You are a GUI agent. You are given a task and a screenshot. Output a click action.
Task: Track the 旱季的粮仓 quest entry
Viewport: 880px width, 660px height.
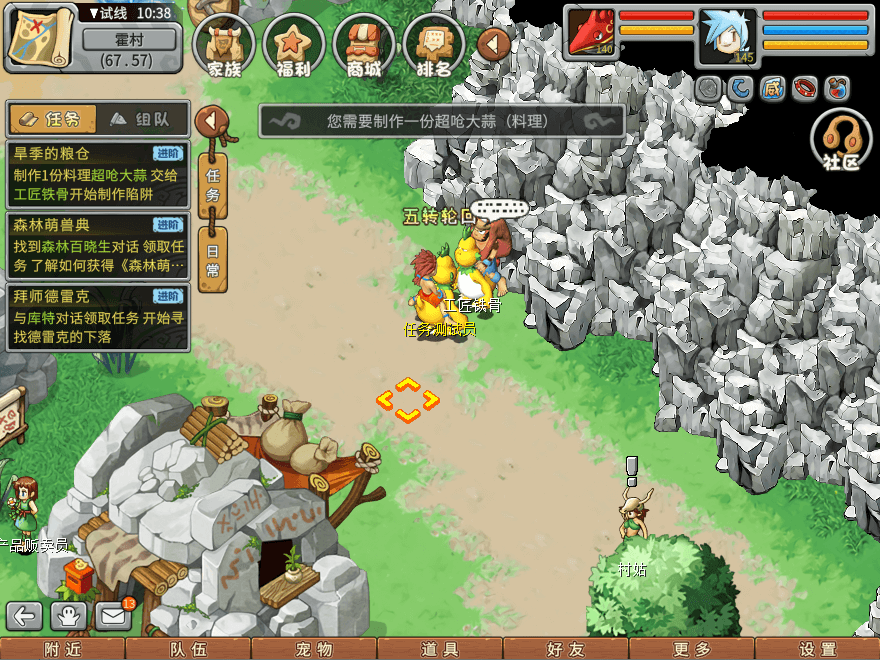pos(97,174)
